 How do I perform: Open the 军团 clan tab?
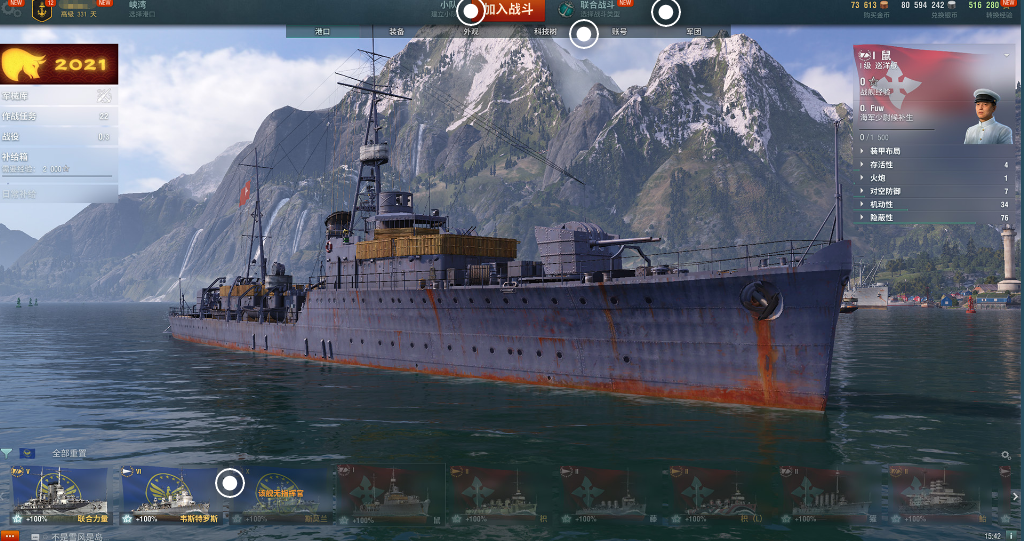coord(693,32)
